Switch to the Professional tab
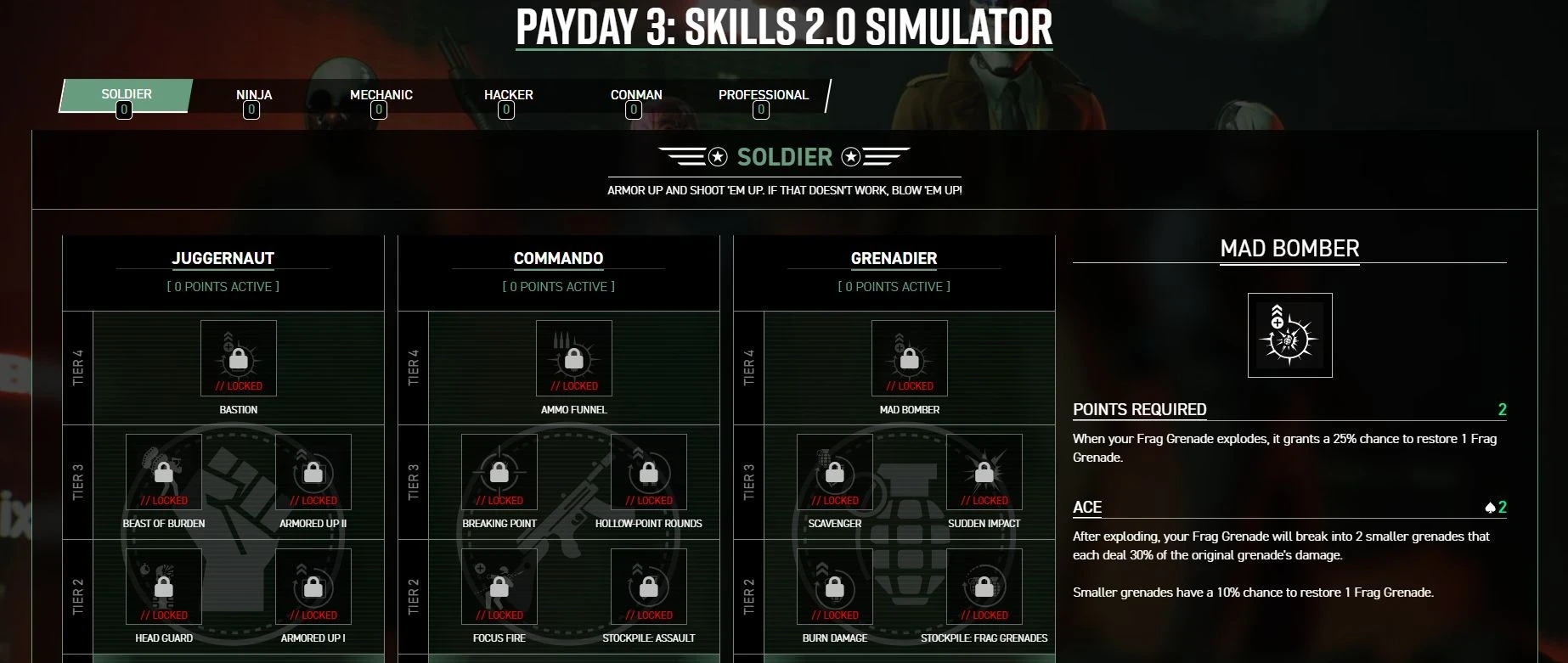Image resolution: width=1568 pixels, height=663 pixels. (x=763, y=96)
